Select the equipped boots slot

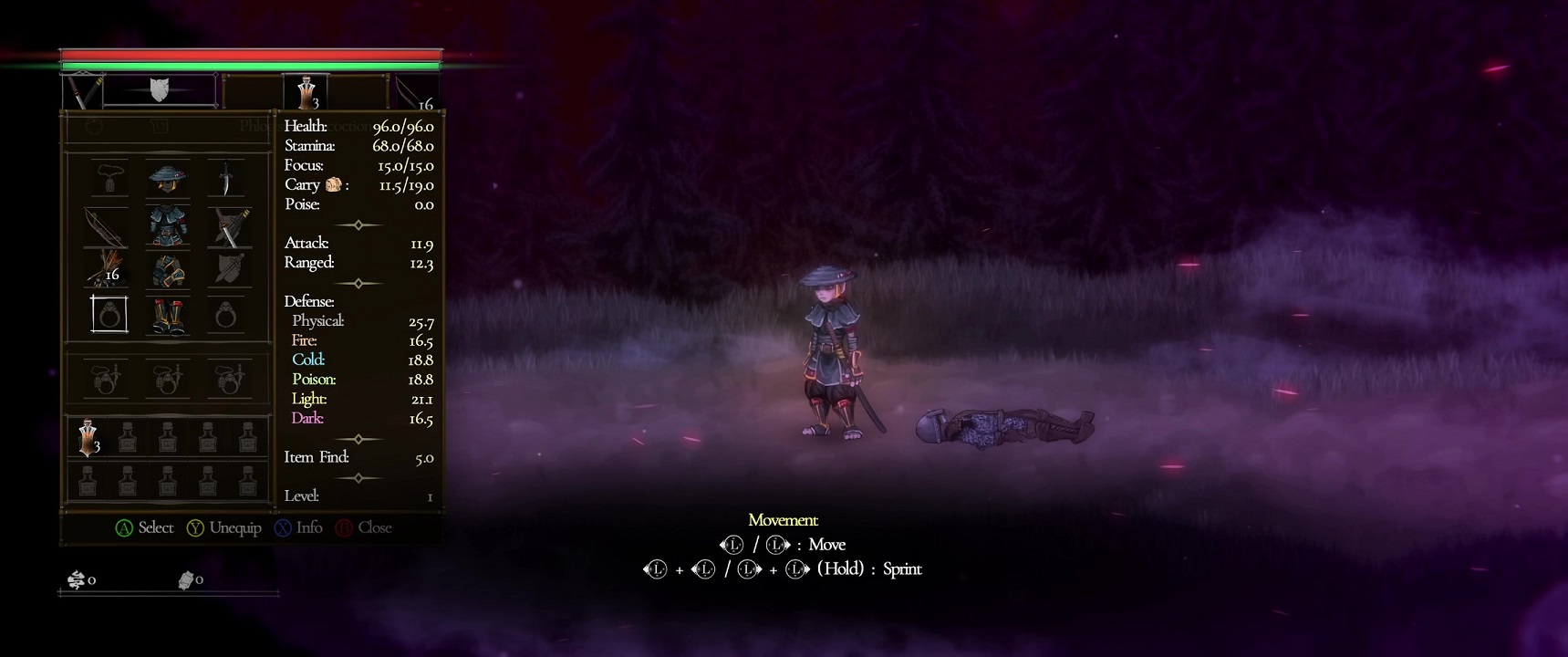[168, 316]
